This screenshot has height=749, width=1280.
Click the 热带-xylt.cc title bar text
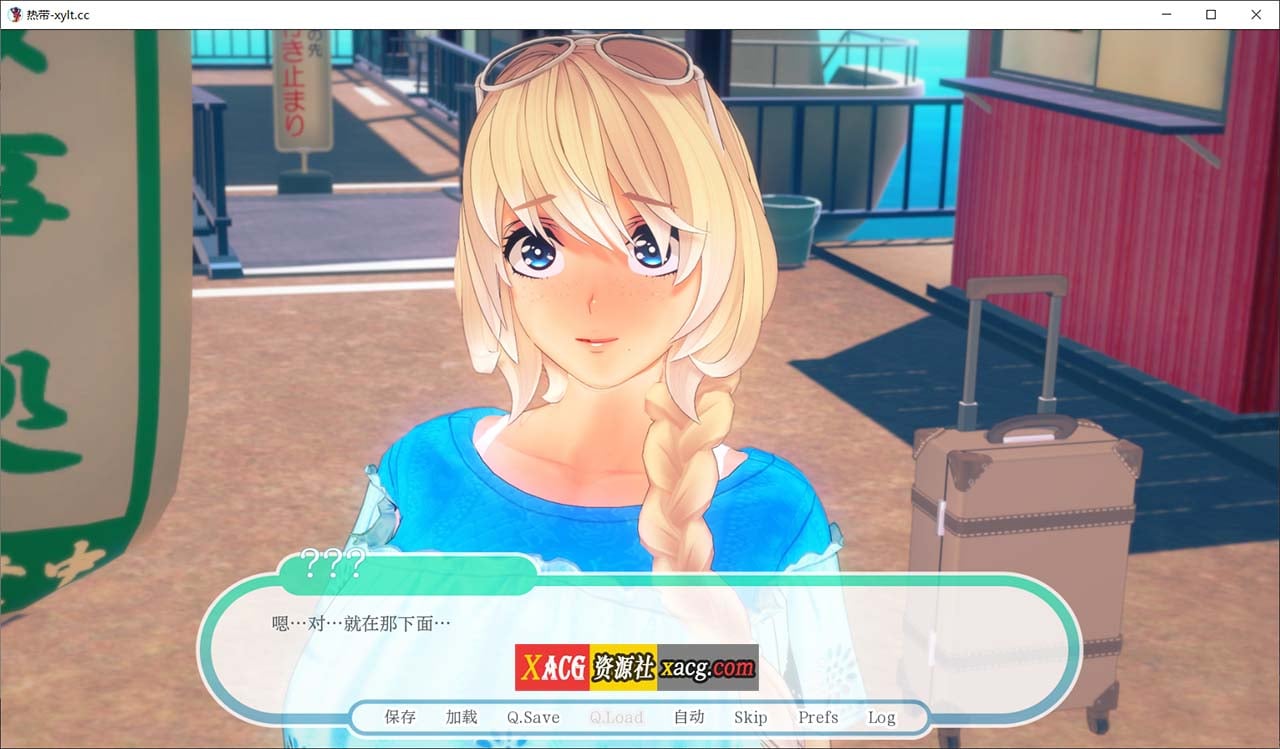[60, 14]
